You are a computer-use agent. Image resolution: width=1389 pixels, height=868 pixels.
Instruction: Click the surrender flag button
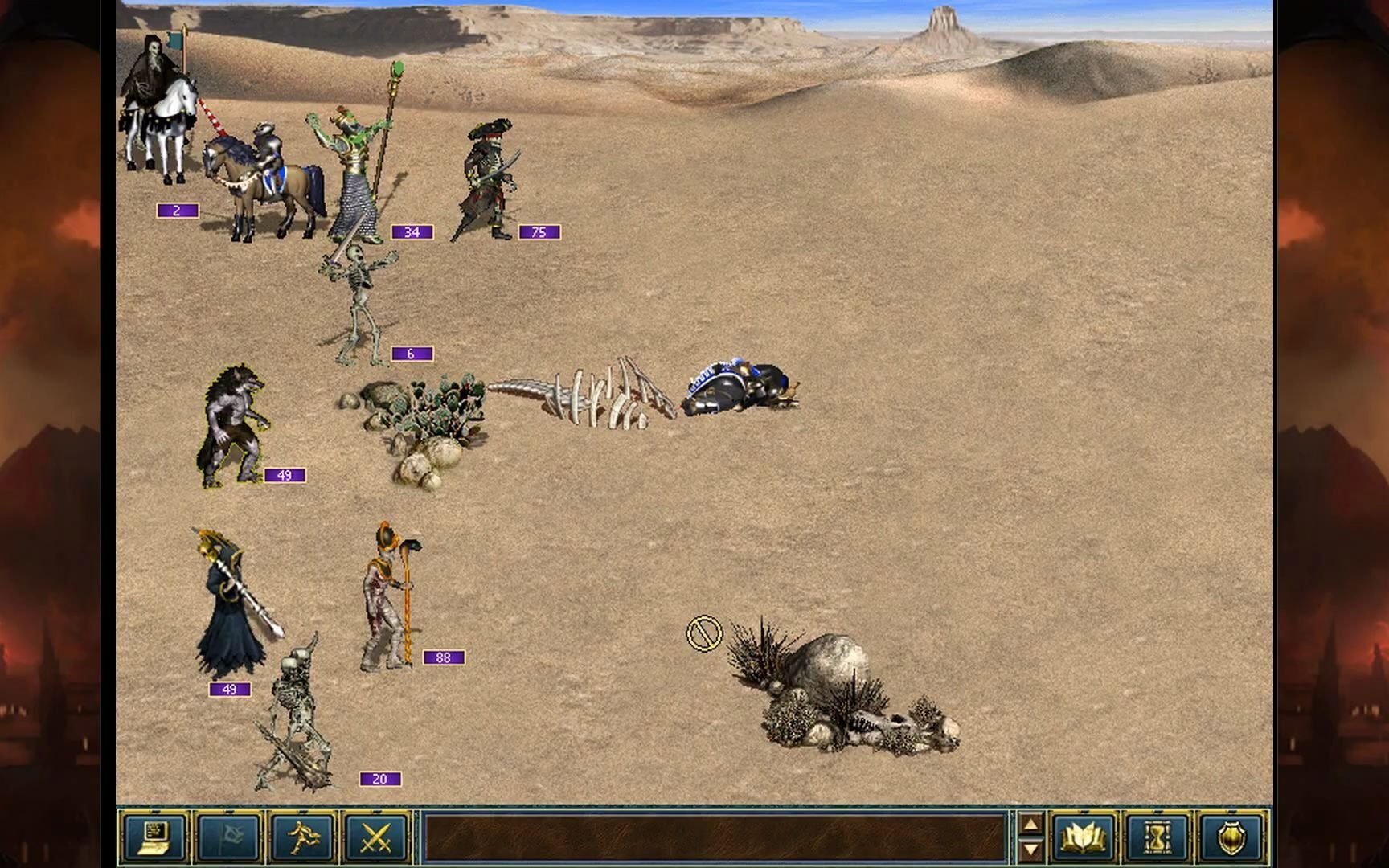coord(228,837)
